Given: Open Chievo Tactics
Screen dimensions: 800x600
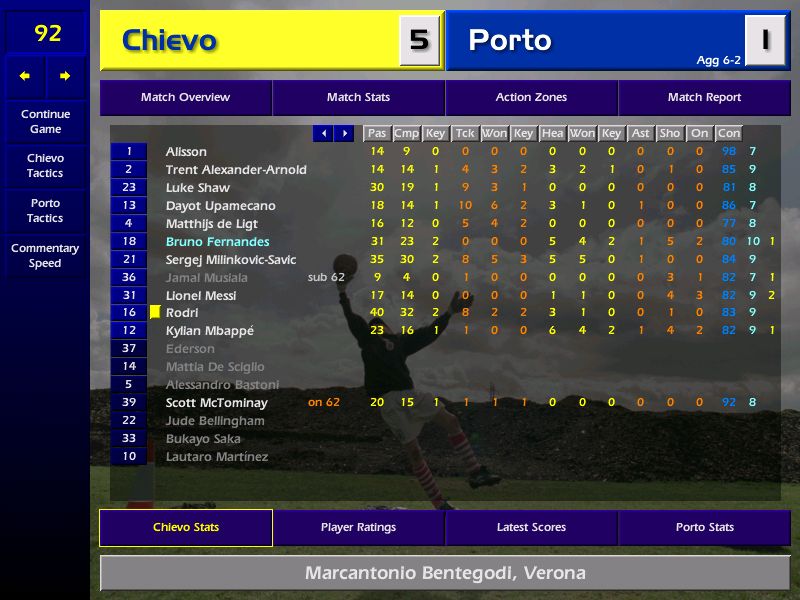Looking at the screenshot, I should (x=45, y=166).
